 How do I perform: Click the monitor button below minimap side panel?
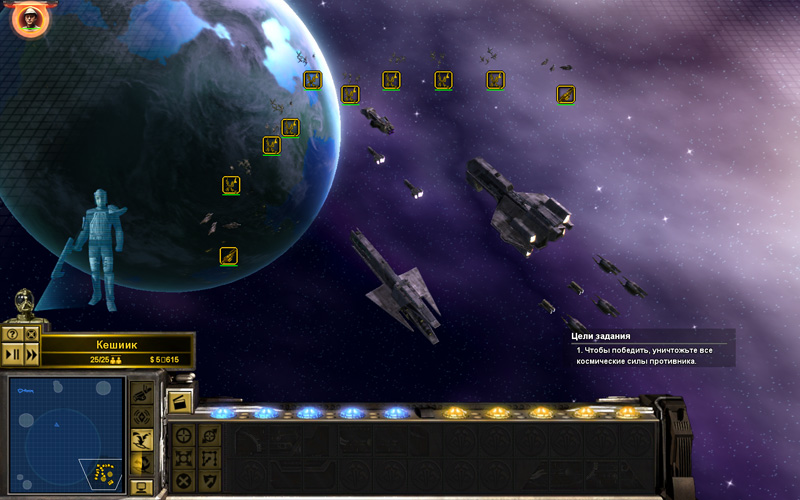click(x=141, y=488)
